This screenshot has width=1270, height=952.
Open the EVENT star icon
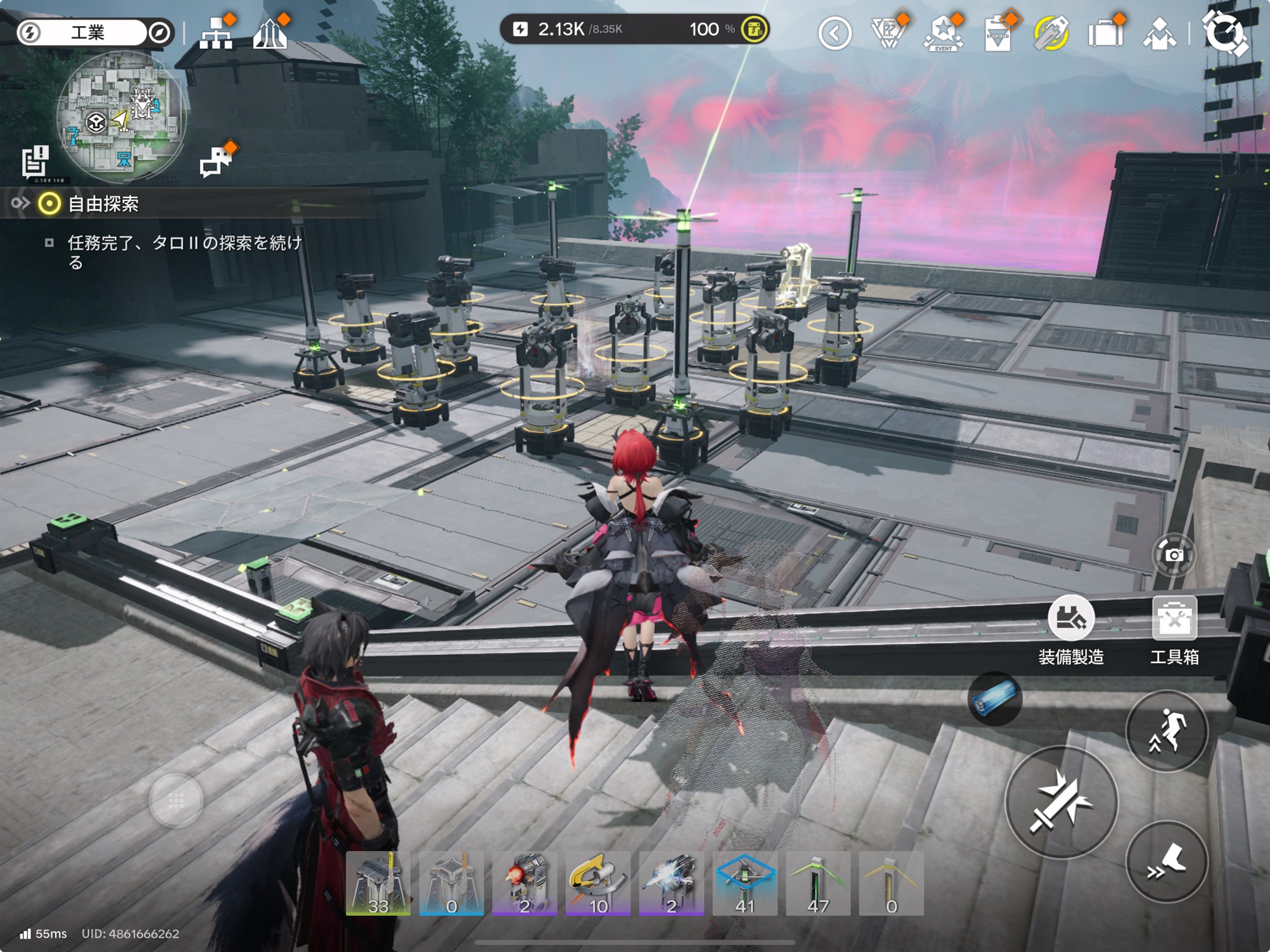[x=943, y=33]
